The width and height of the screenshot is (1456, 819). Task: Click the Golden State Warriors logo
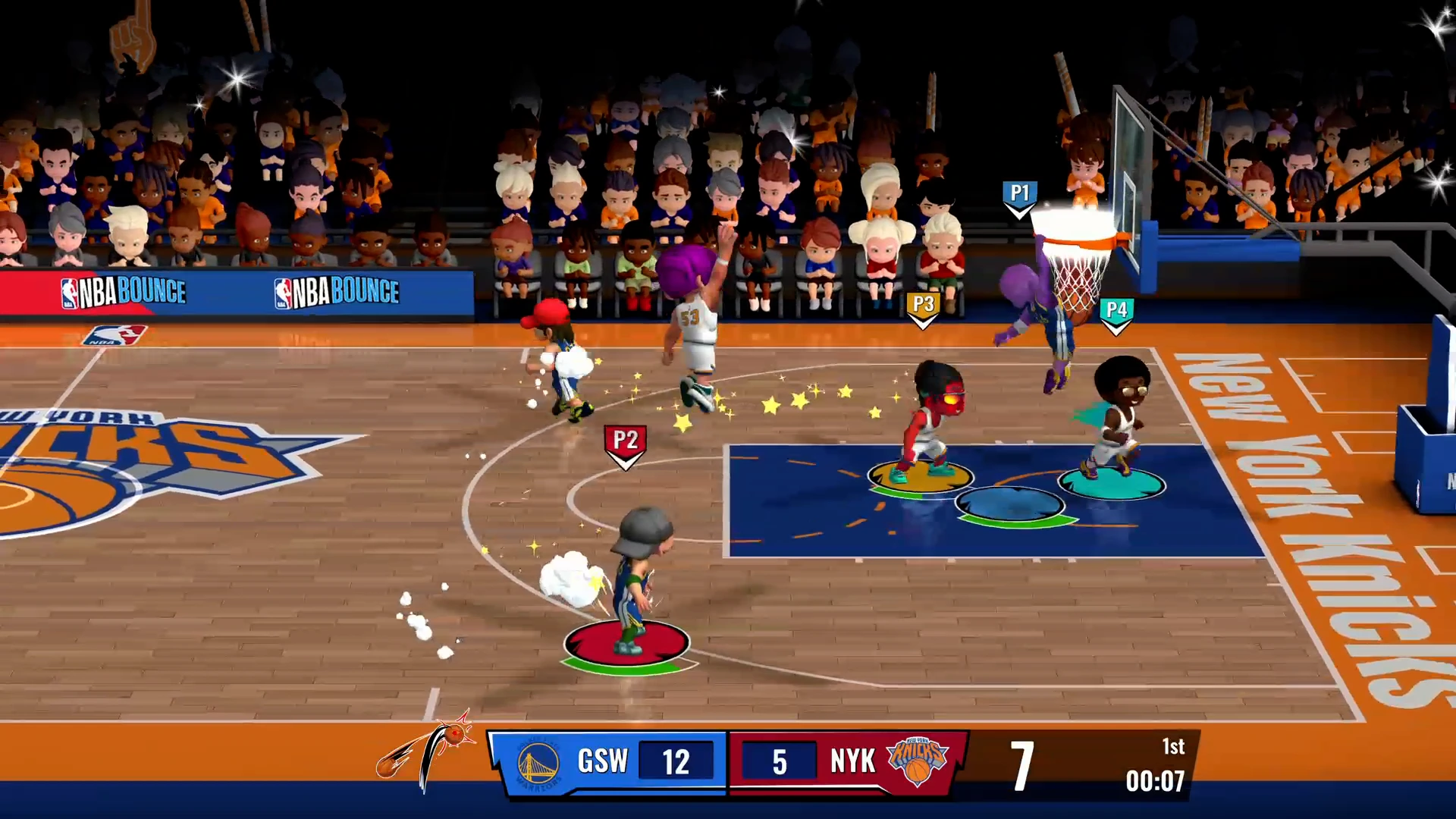pyautogui.click(x=538, y=764)
